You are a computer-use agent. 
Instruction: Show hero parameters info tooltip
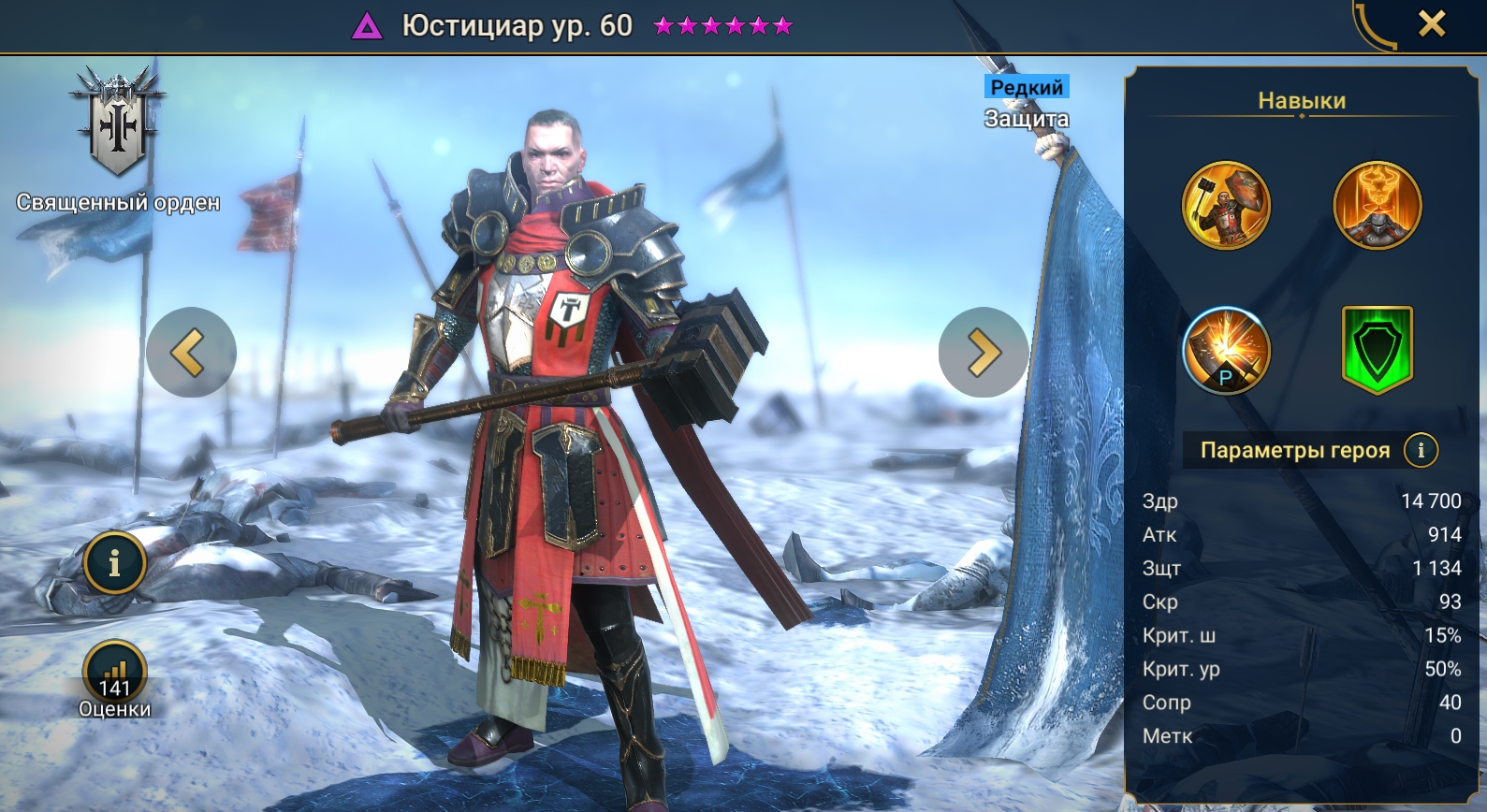[1421, 450]
